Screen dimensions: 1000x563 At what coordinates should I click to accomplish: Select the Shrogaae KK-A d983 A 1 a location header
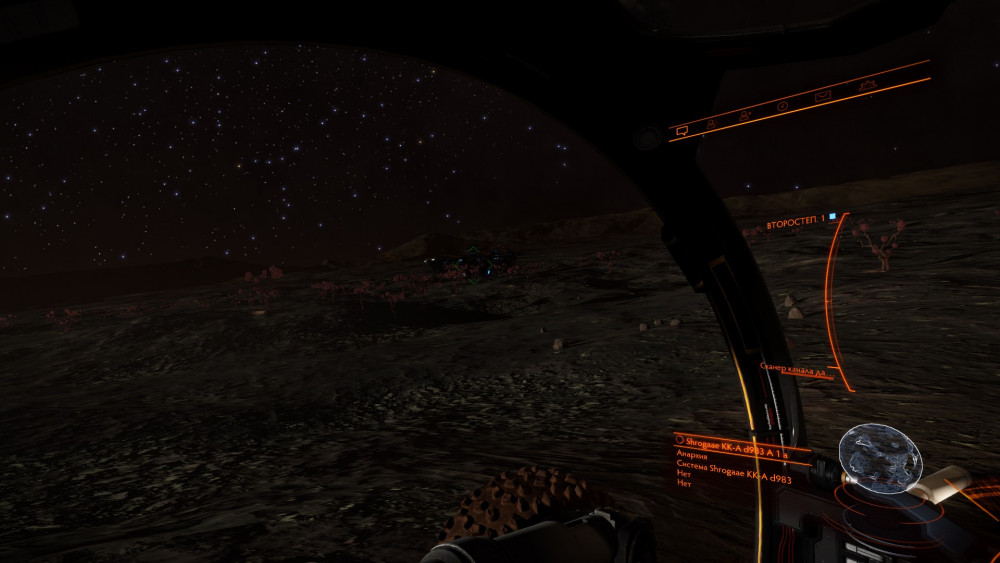[x=737, y=441]
